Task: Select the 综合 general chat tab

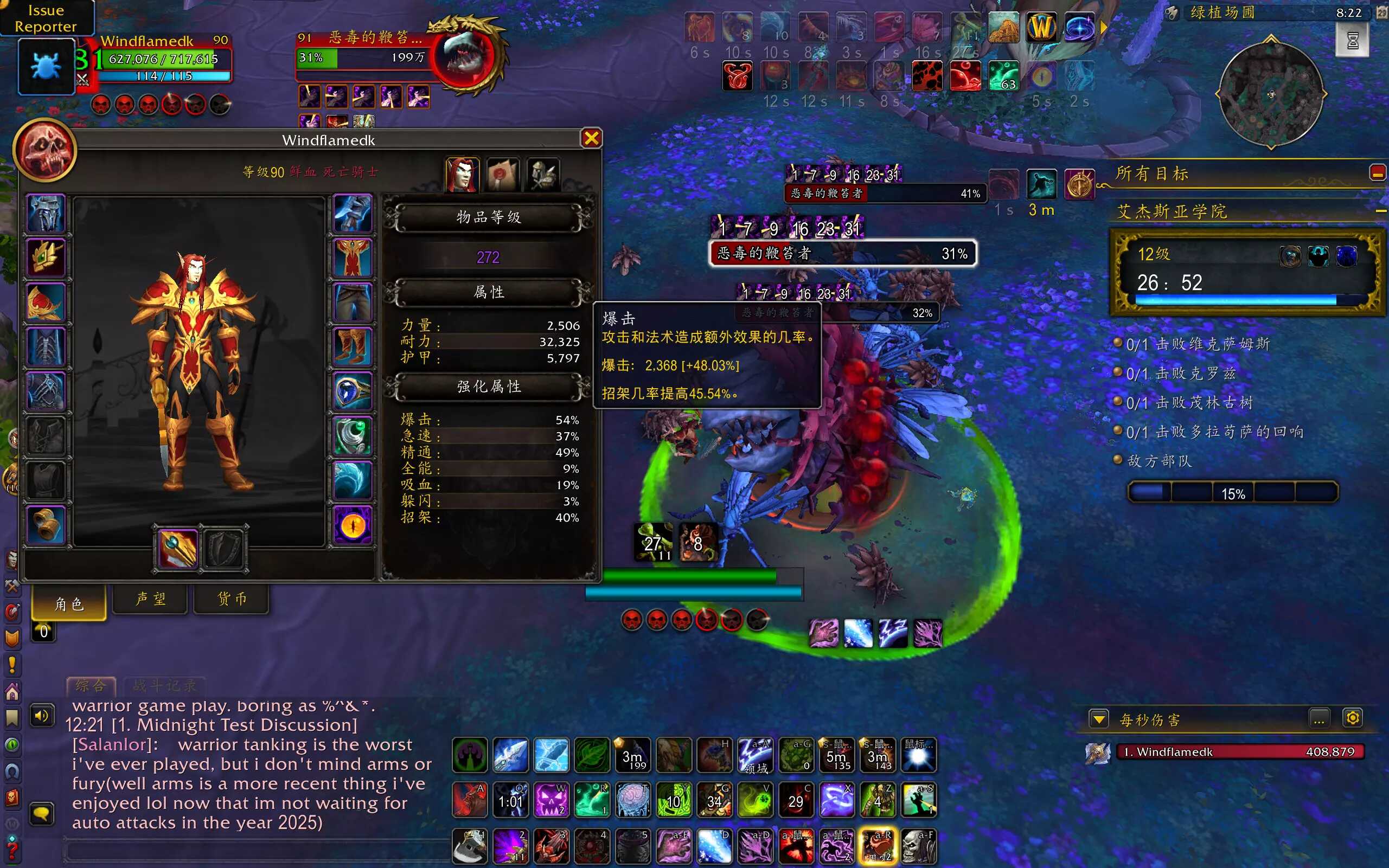Action: [x=91, y=685]
